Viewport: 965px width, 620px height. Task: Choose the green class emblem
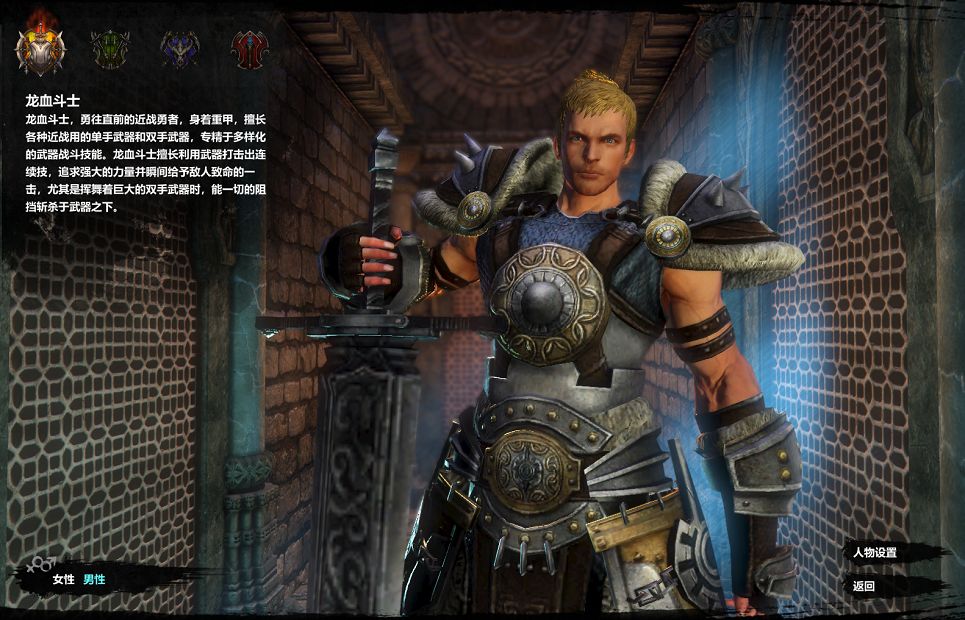[x=110, y=48]
